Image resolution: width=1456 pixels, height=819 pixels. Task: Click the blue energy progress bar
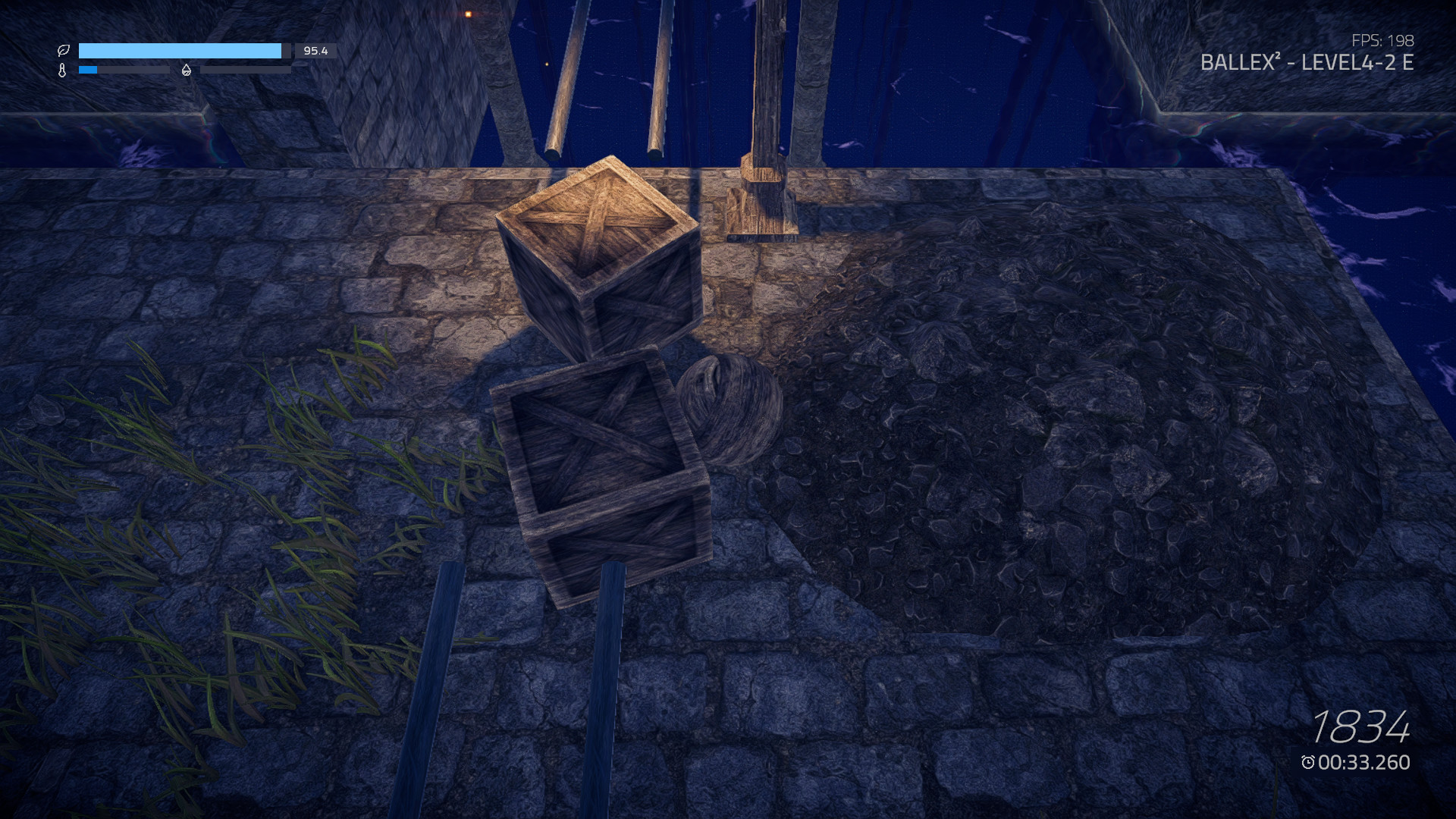tap(182, 52)
